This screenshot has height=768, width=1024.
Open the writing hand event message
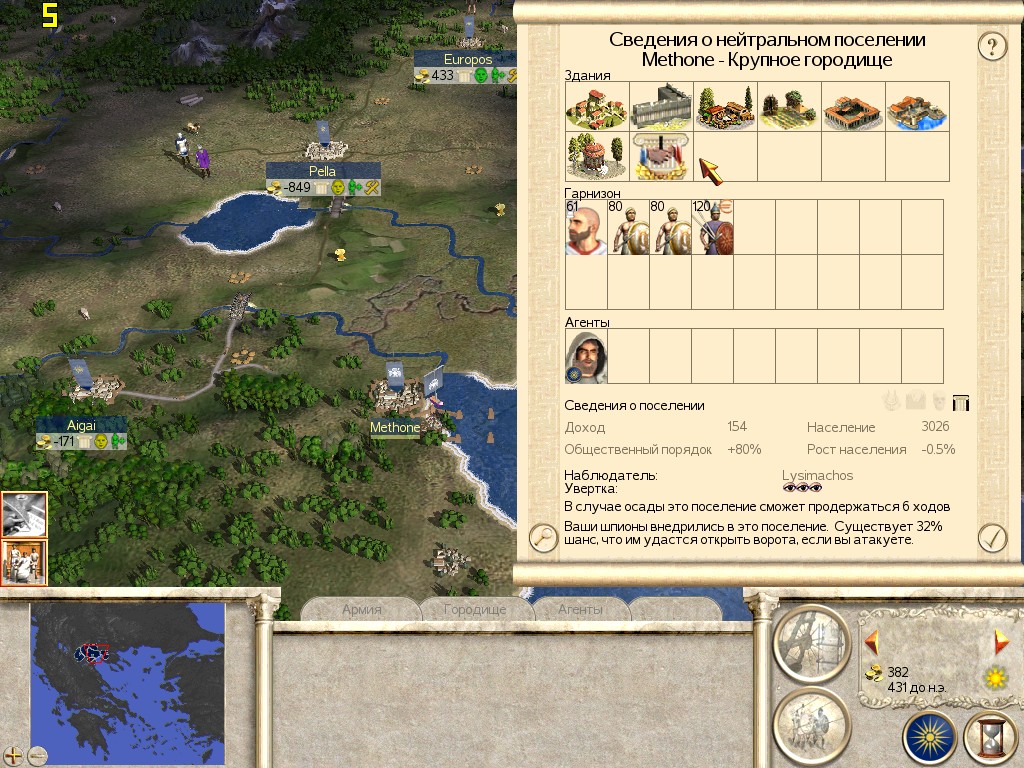pyautogui.click(x=24, y=515)
